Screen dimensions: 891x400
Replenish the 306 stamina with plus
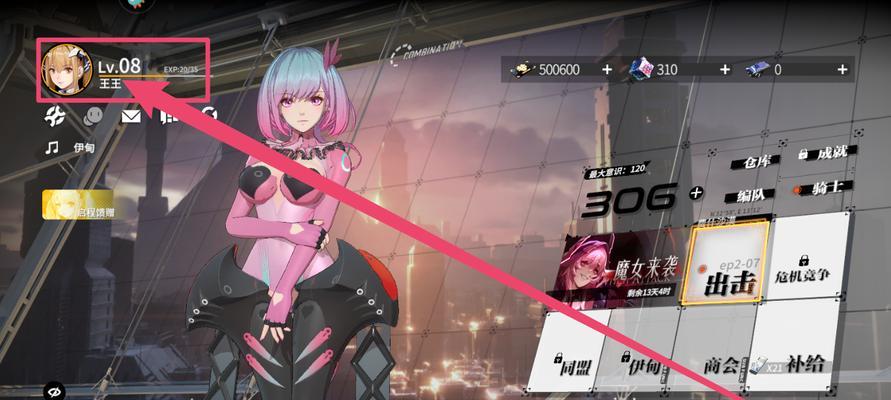coord(697,193)
